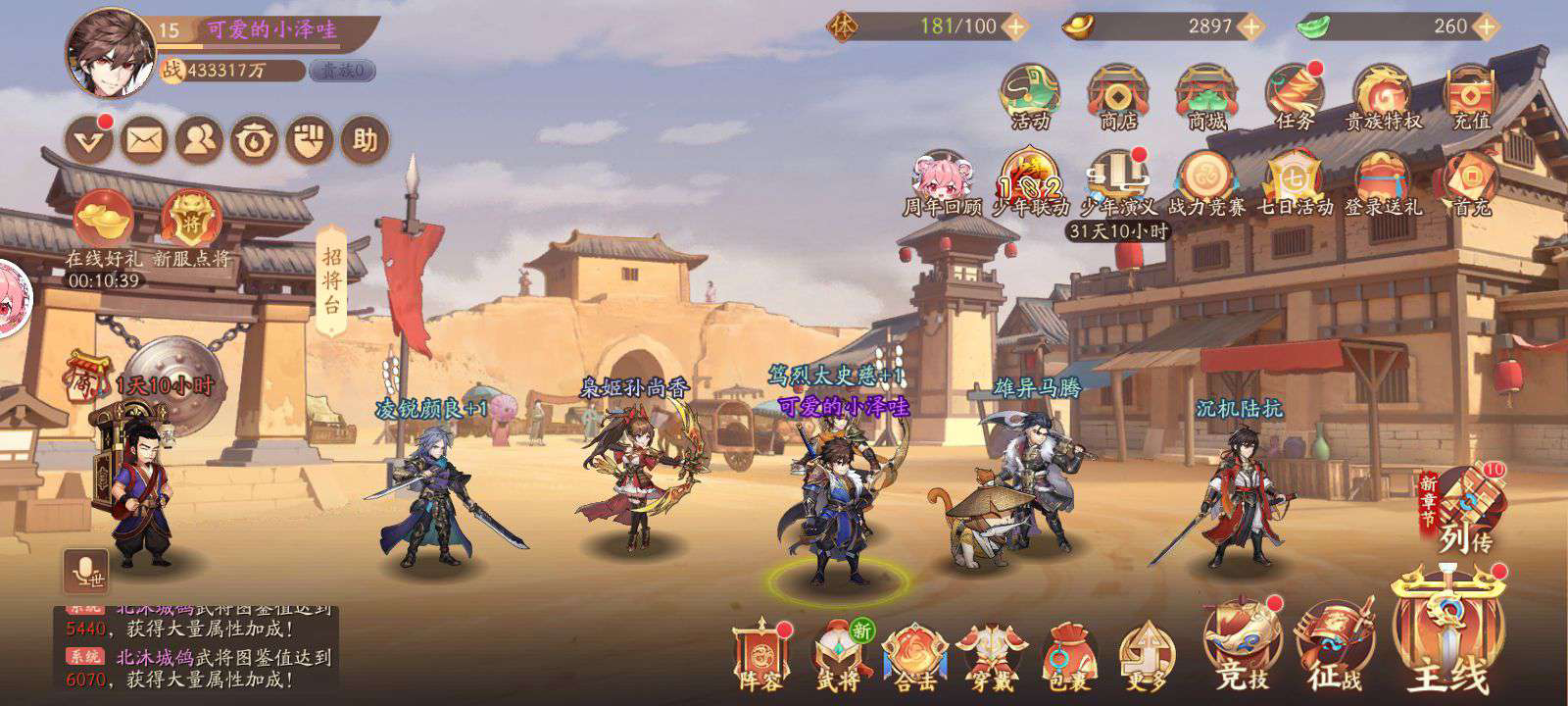The height and width of the screenshot is (706, 1568).
Task: Open the 招将台 recruit platform sign
Action: click(331, 278)
